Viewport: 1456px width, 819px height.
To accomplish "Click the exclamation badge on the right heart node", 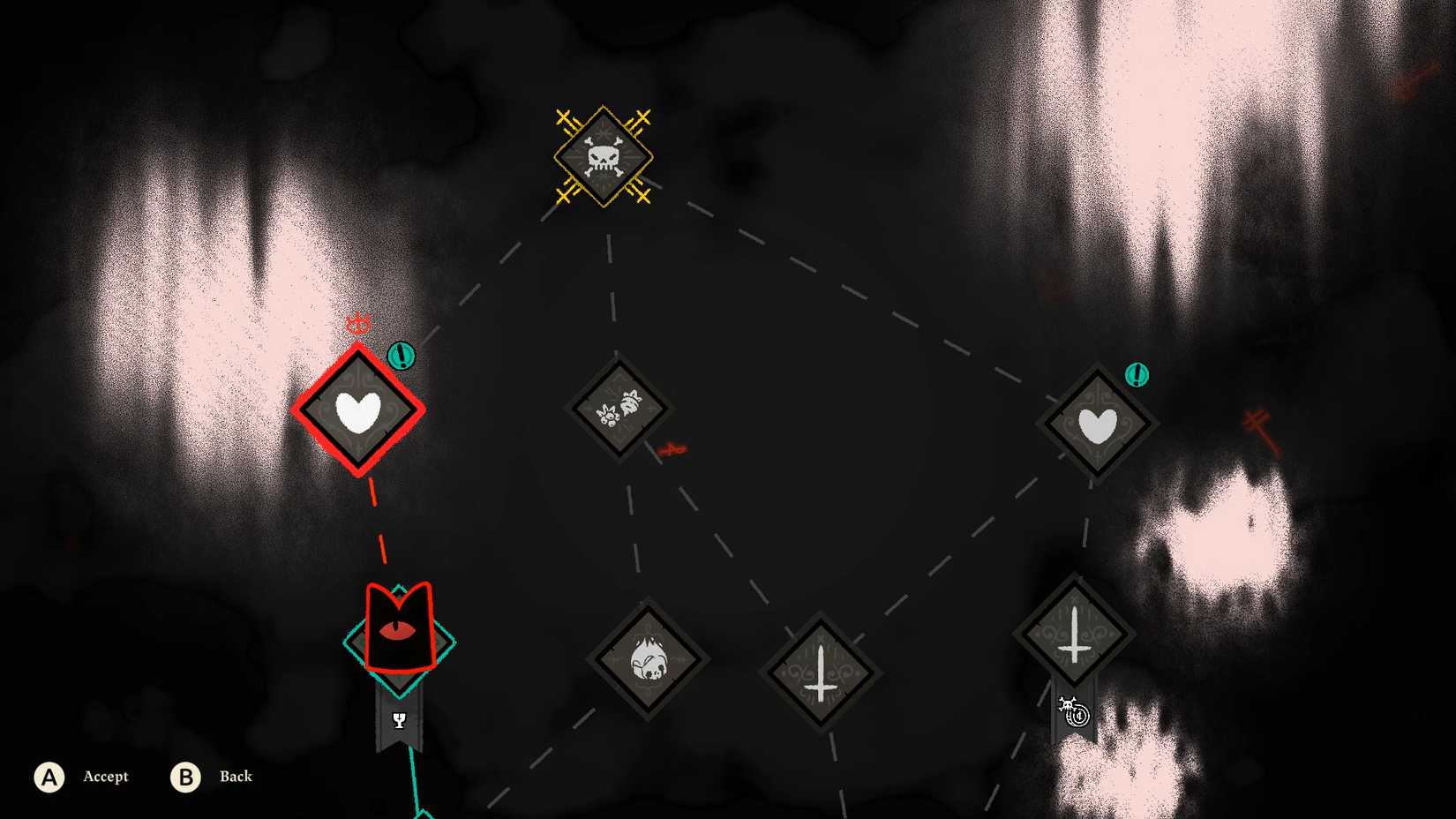I will pos(1138,374).
